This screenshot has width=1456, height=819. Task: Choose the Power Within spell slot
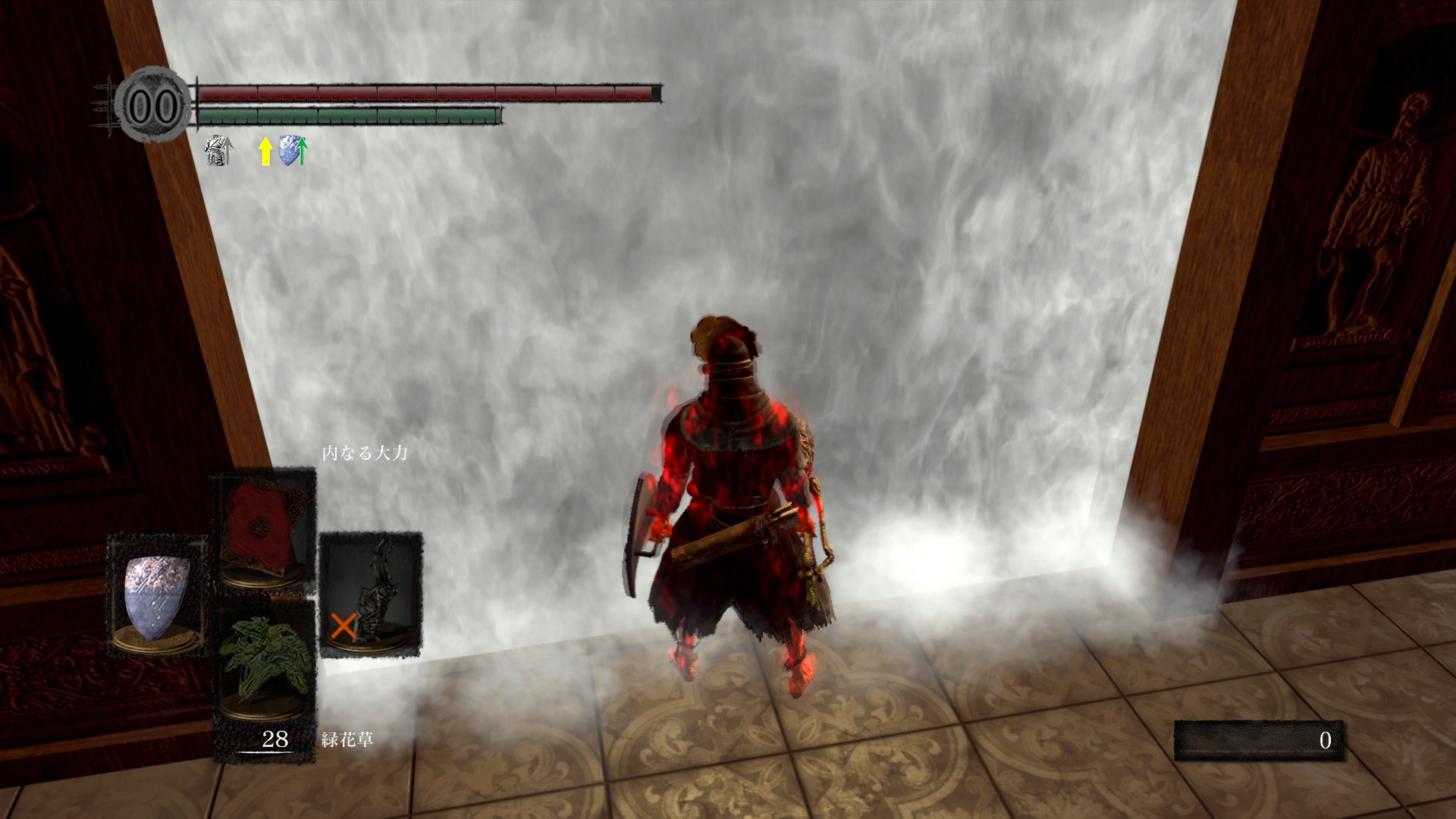click(x=263, y=530)
